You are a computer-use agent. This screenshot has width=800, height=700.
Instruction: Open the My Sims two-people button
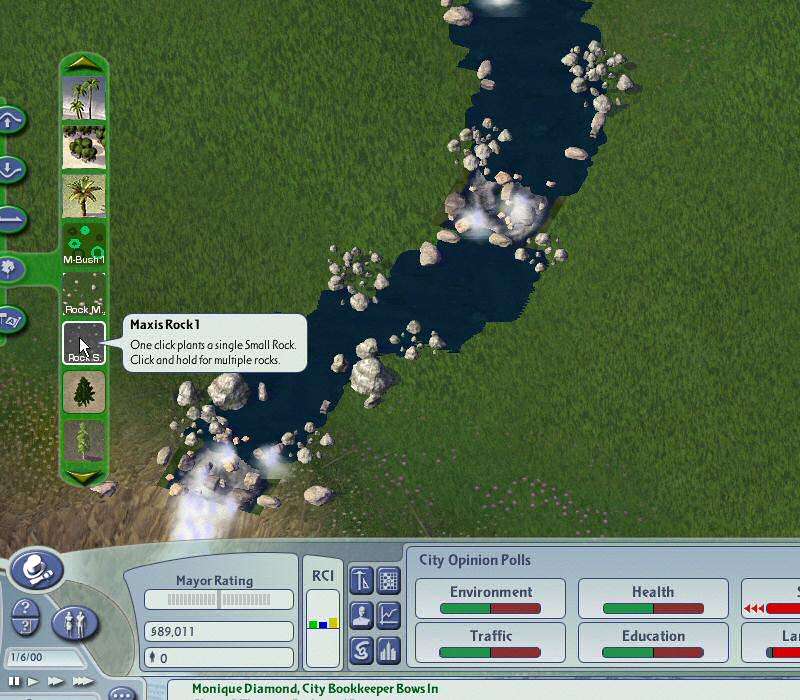tap(75, 623)
